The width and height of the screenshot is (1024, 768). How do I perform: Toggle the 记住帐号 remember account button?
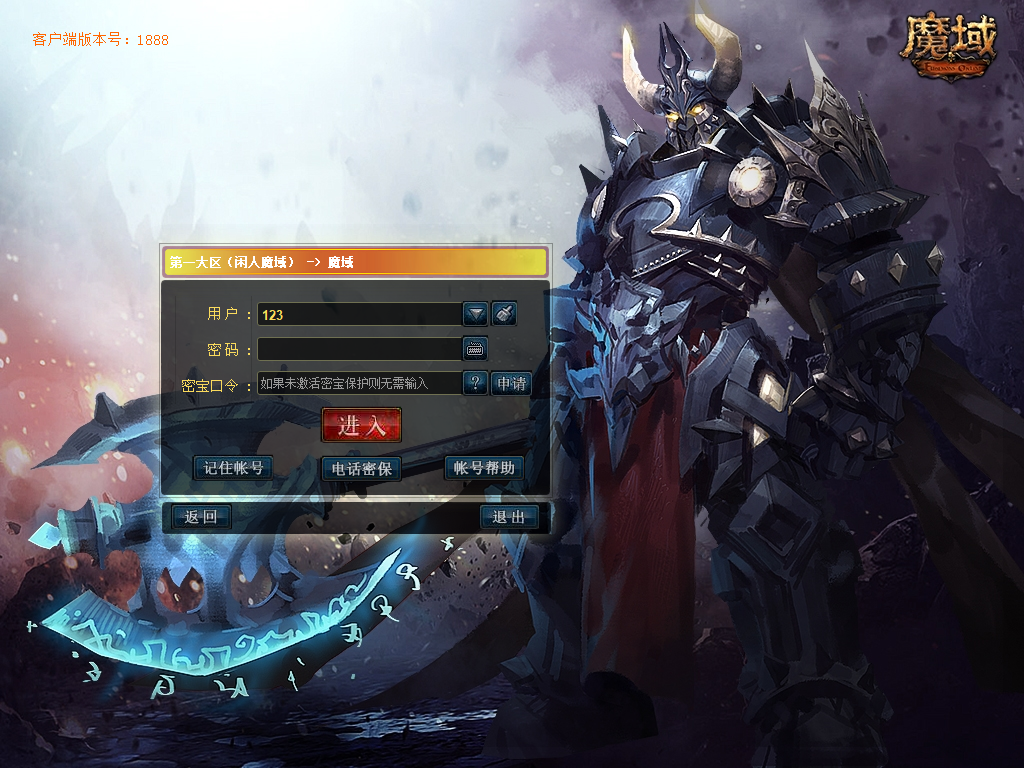(x=233, y=468)
